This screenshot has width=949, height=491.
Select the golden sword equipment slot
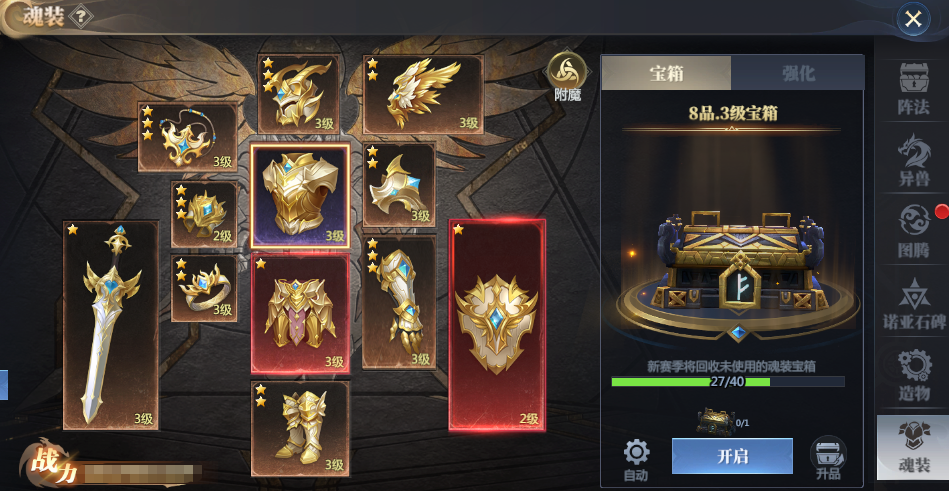click(x=110, y=325)
